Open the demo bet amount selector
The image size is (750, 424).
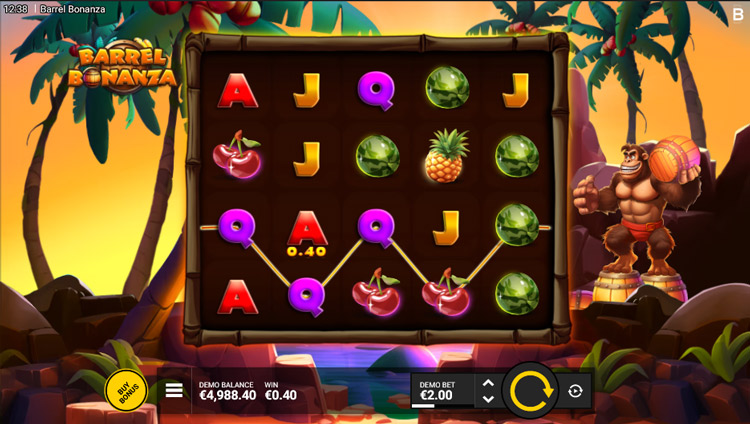tap(440, 390)
